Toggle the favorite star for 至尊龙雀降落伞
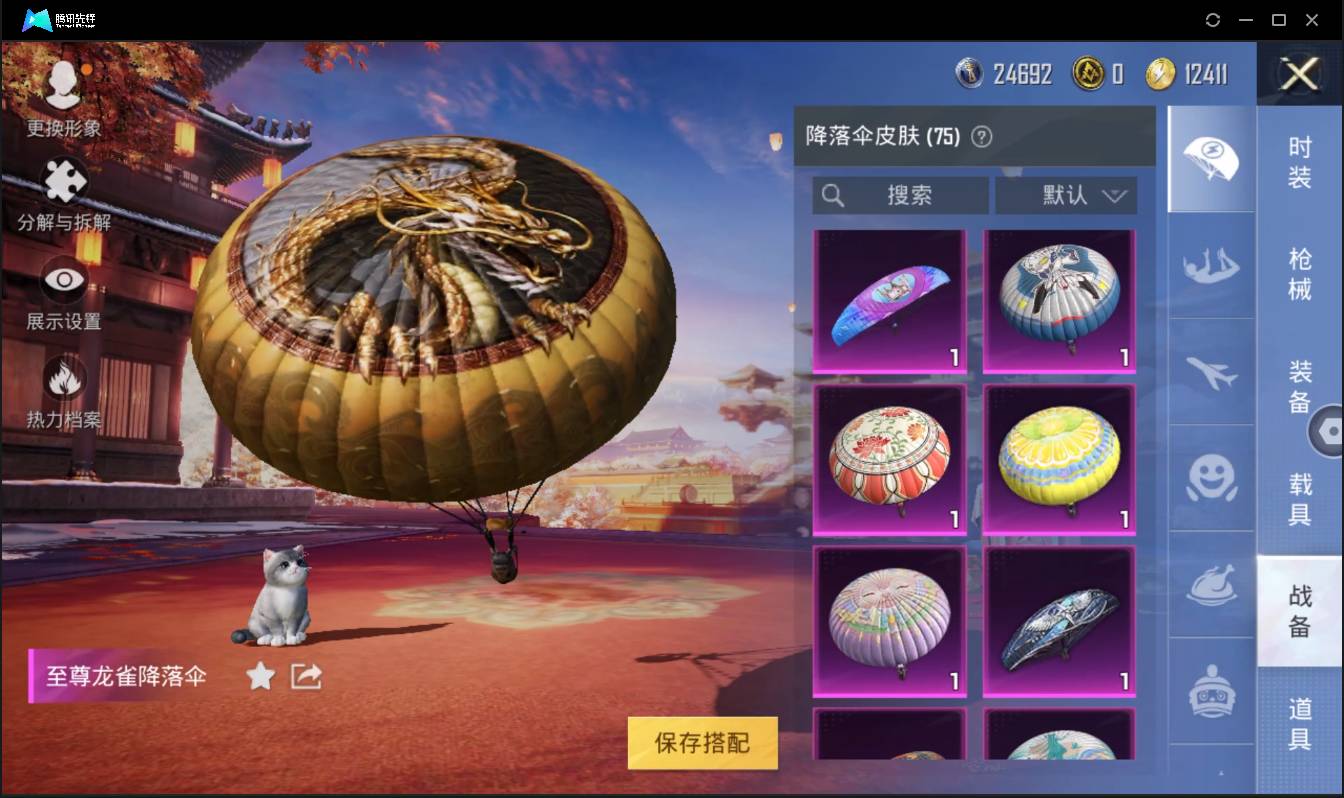This screenshot has height=798, width=1344. pos(260,676)
